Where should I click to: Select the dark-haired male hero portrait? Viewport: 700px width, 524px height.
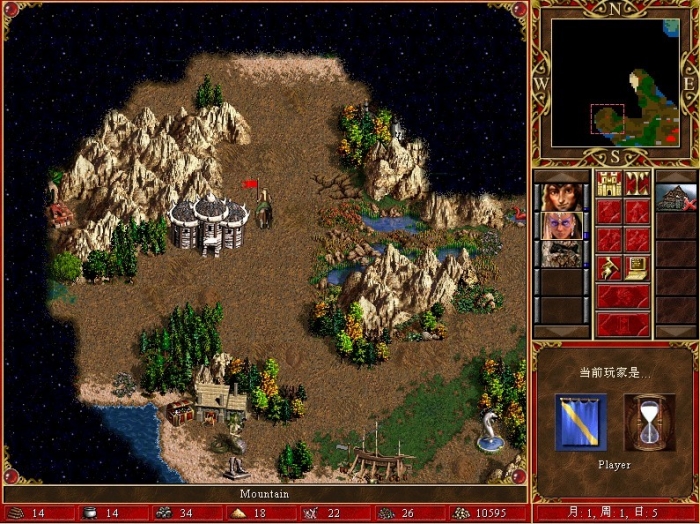pyautogui.click(x=562, y=196)
